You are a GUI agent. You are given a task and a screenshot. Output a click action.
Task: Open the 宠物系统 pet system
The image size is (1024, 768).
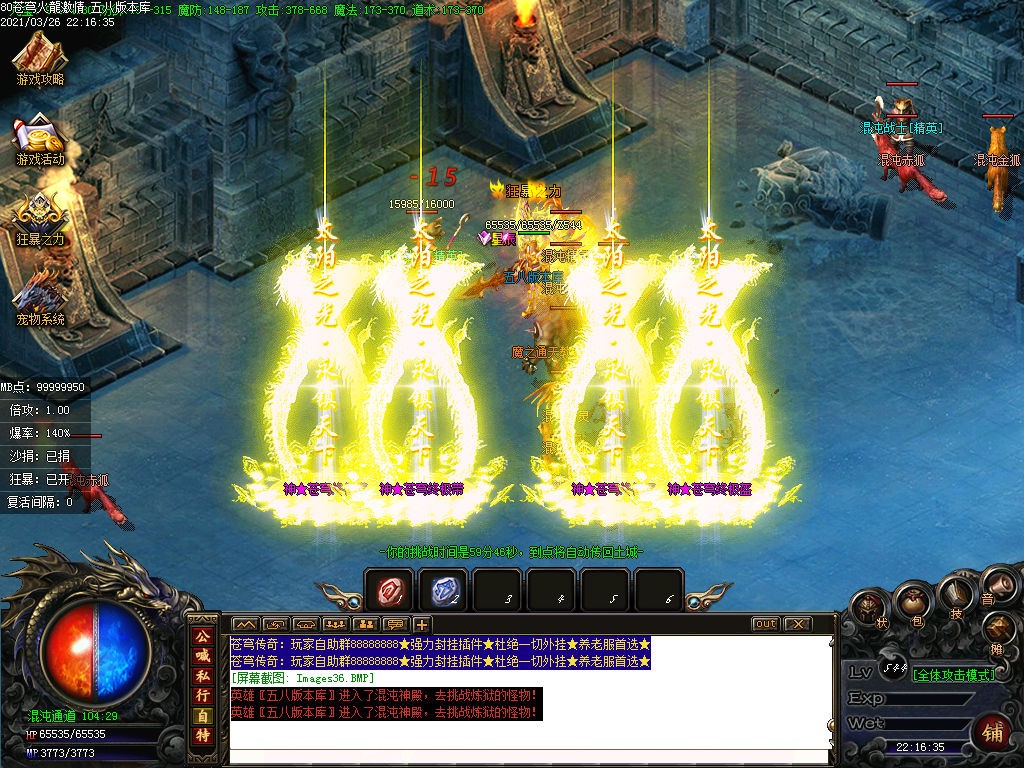coord(39,298)
